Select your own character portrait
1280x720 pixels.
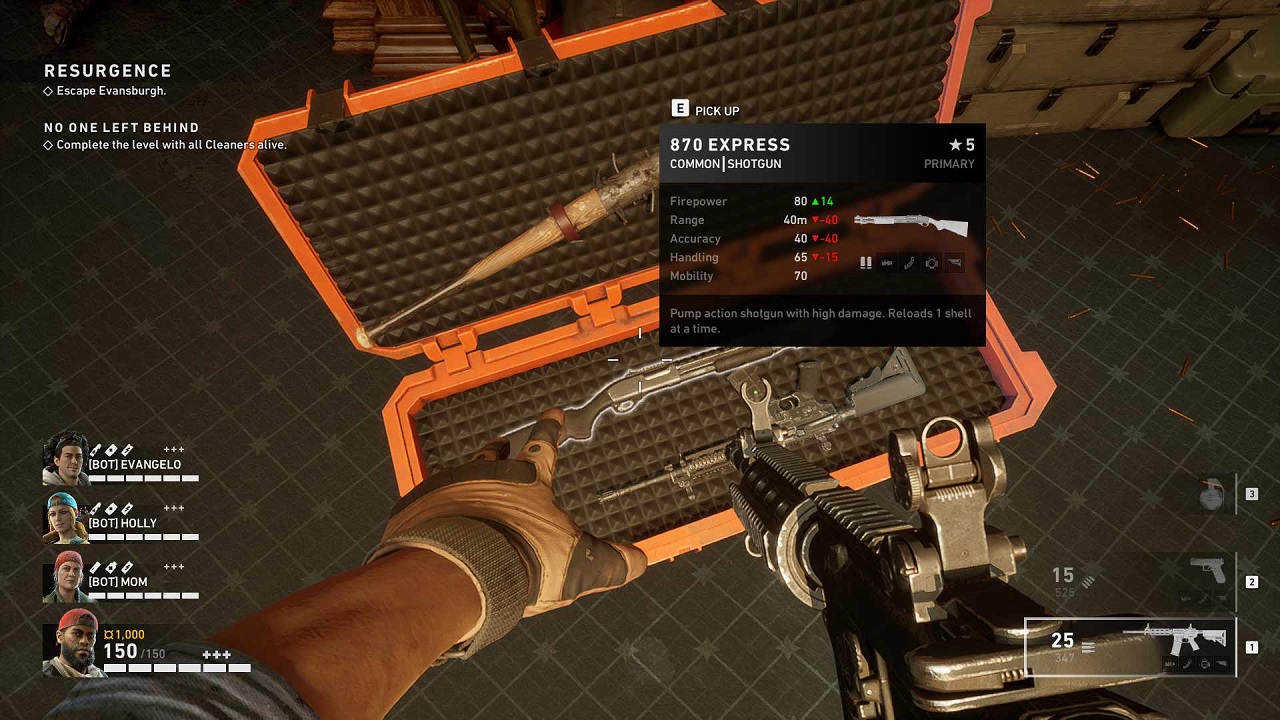72,644
